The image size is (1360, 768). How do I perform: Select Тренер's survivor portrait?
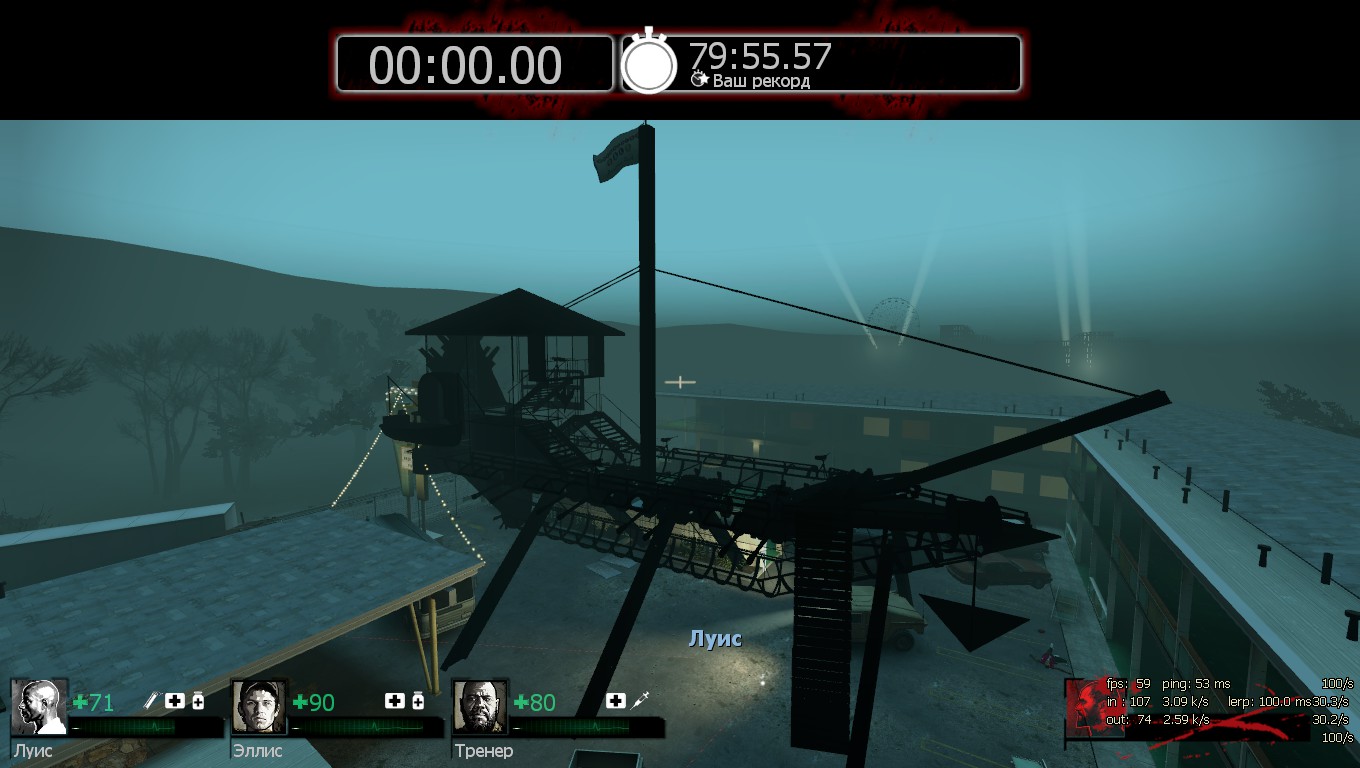480,707
